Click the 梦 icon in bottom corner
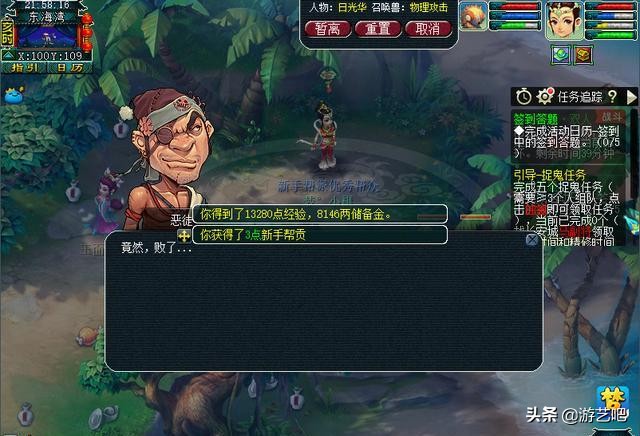The image size is (640, 436). (610, 400)
